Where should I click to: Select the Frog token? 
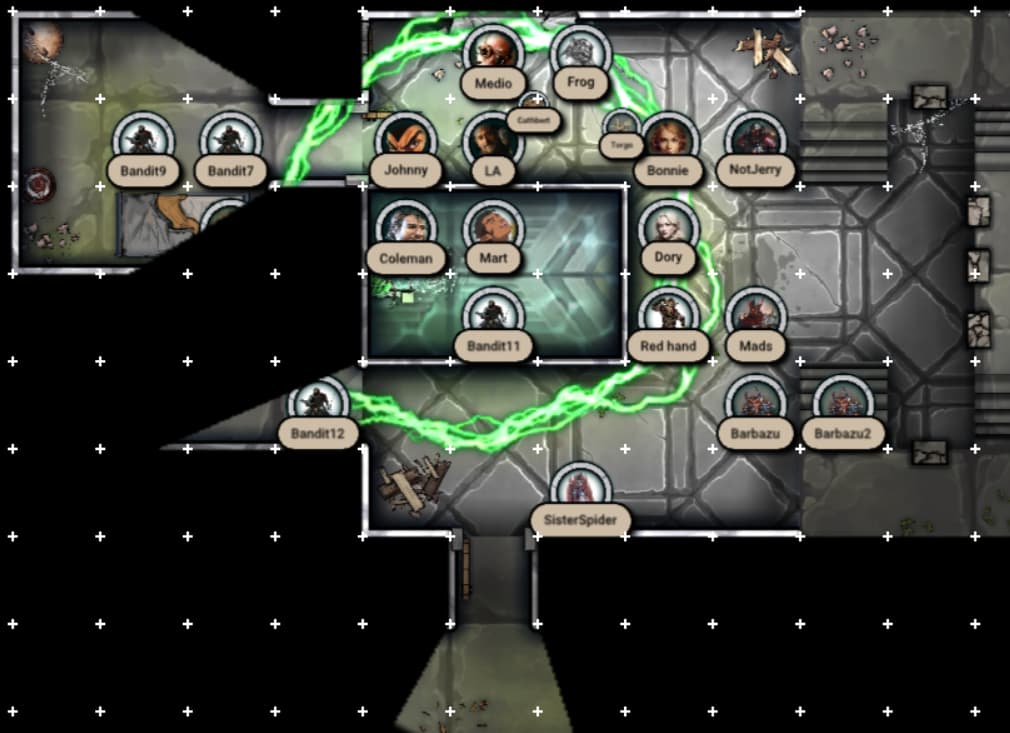click(x=580, y=52)
